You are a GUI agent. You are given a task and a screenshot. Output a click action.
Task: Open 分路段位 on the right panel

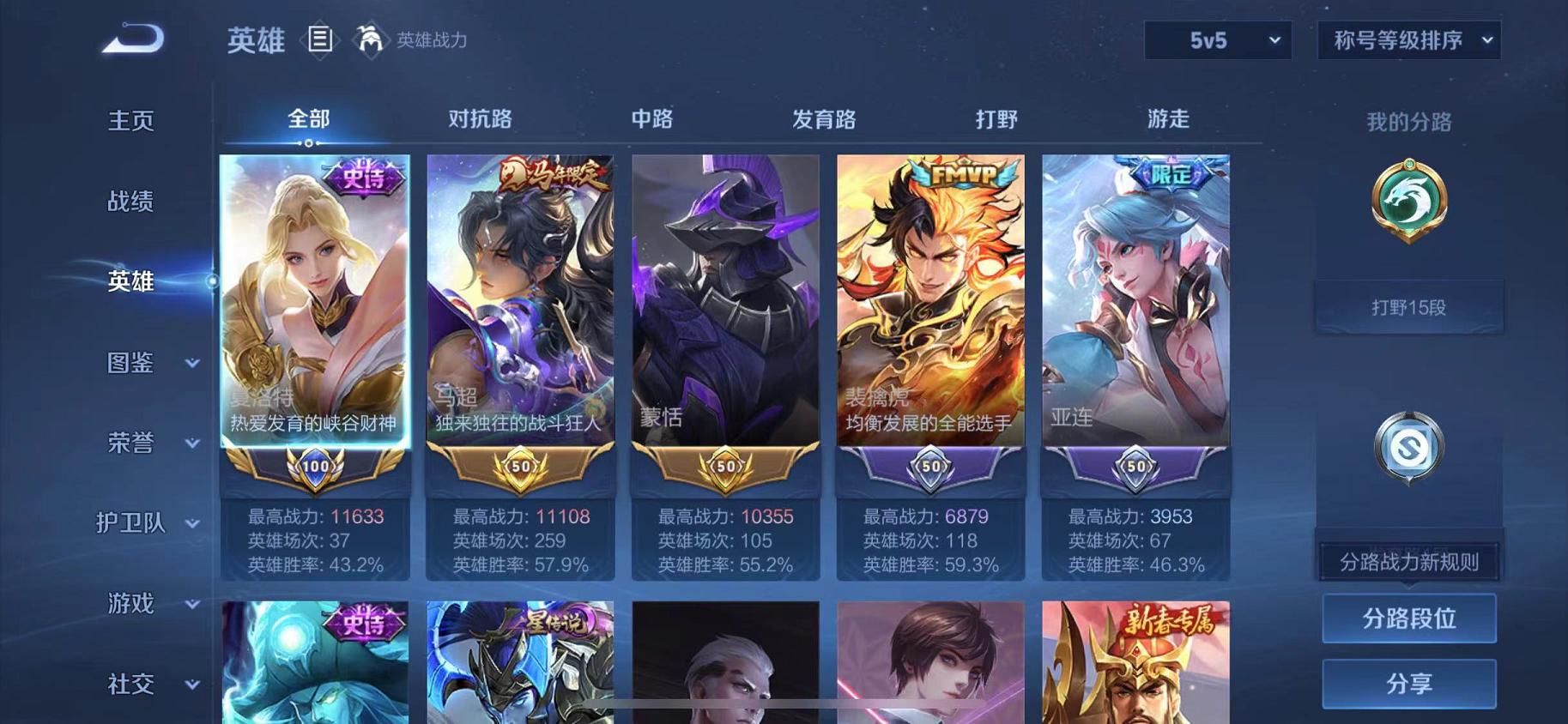tap(1409, 618)
